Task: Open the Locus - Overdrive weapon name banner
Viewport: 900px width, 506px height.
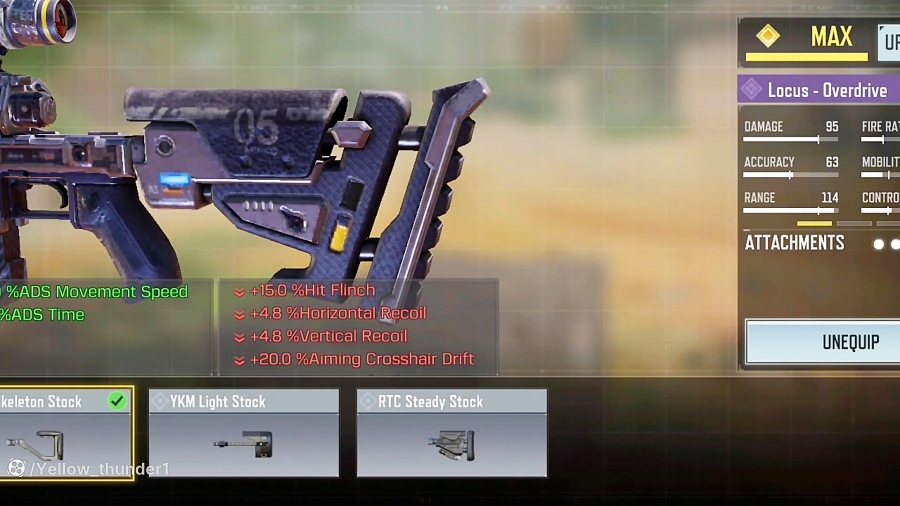Action: (x=820, y=90)
